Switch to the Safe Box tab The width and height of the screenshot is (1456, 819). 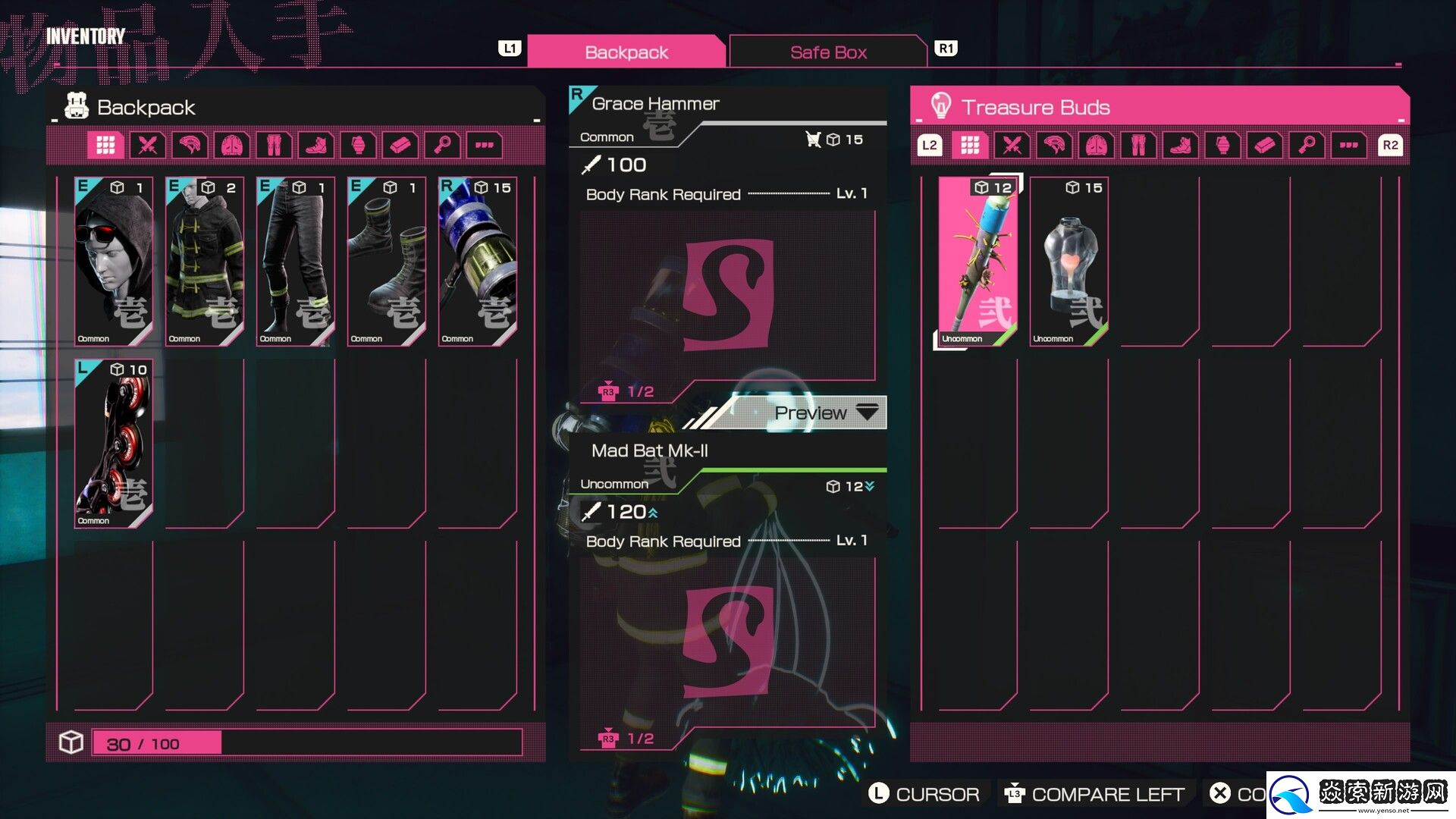click(827, 52)
